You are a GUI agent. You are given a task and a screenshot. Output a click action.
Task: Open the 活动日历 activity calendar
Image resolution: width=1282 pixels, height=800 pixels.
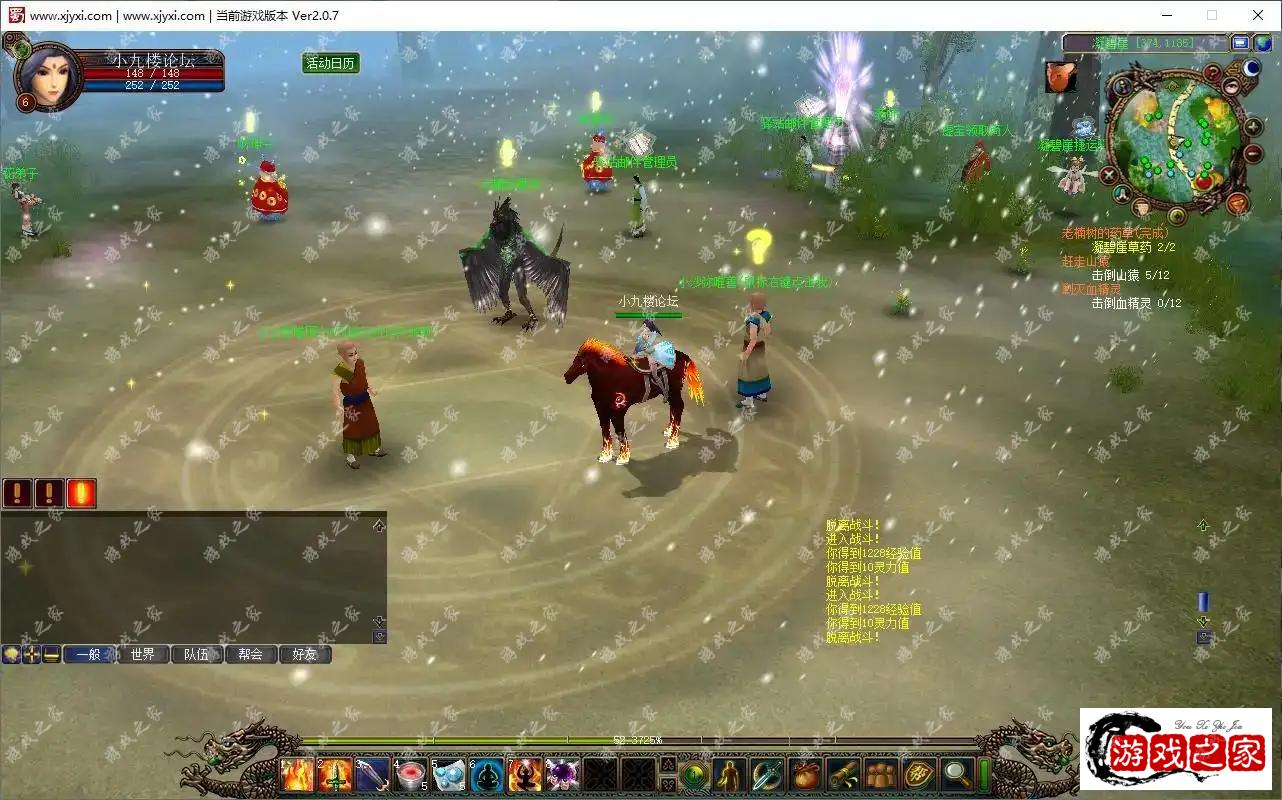click(331, 63)
